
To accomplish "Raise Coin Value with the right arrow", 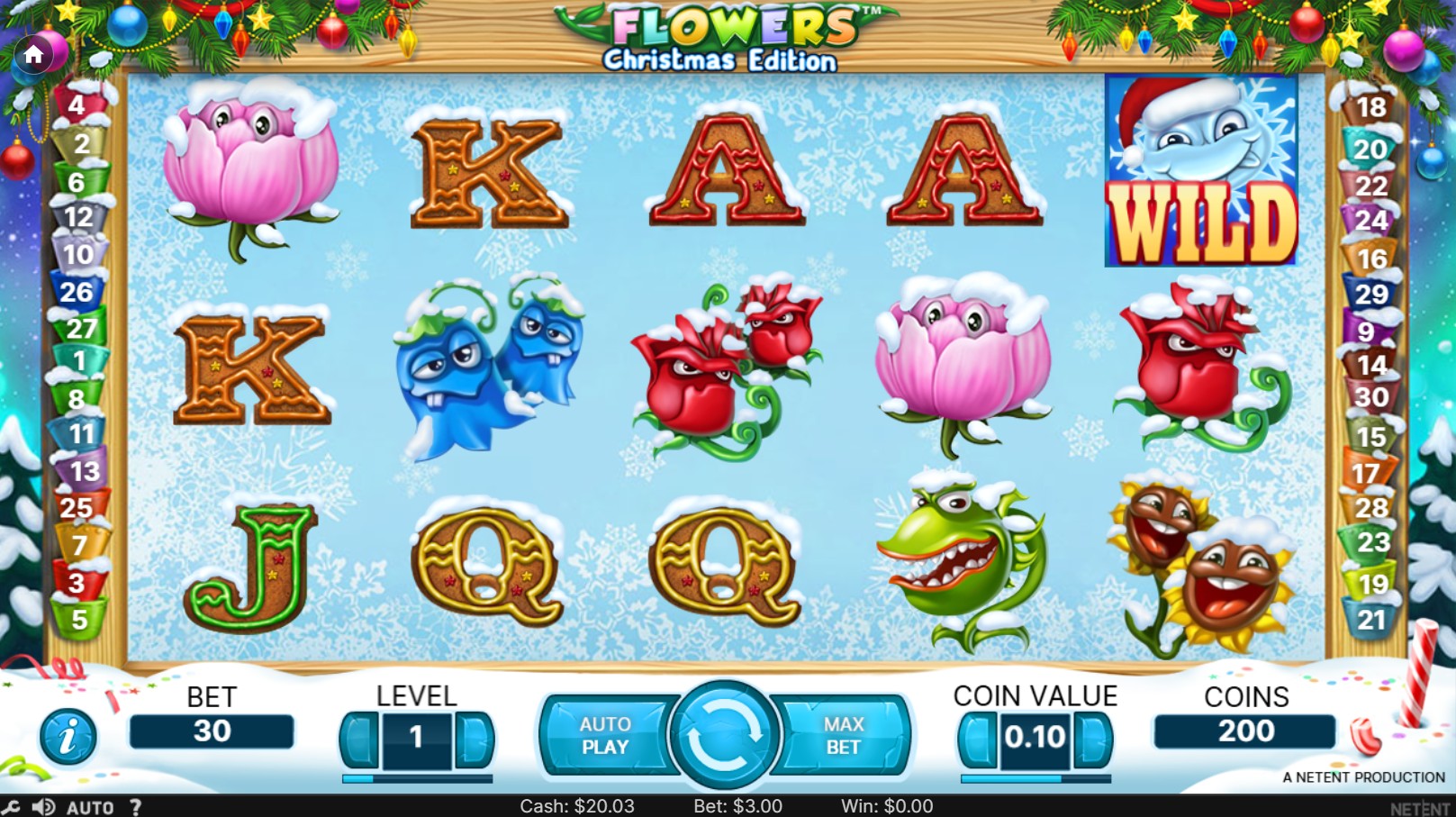I will tap(1092, 739).
